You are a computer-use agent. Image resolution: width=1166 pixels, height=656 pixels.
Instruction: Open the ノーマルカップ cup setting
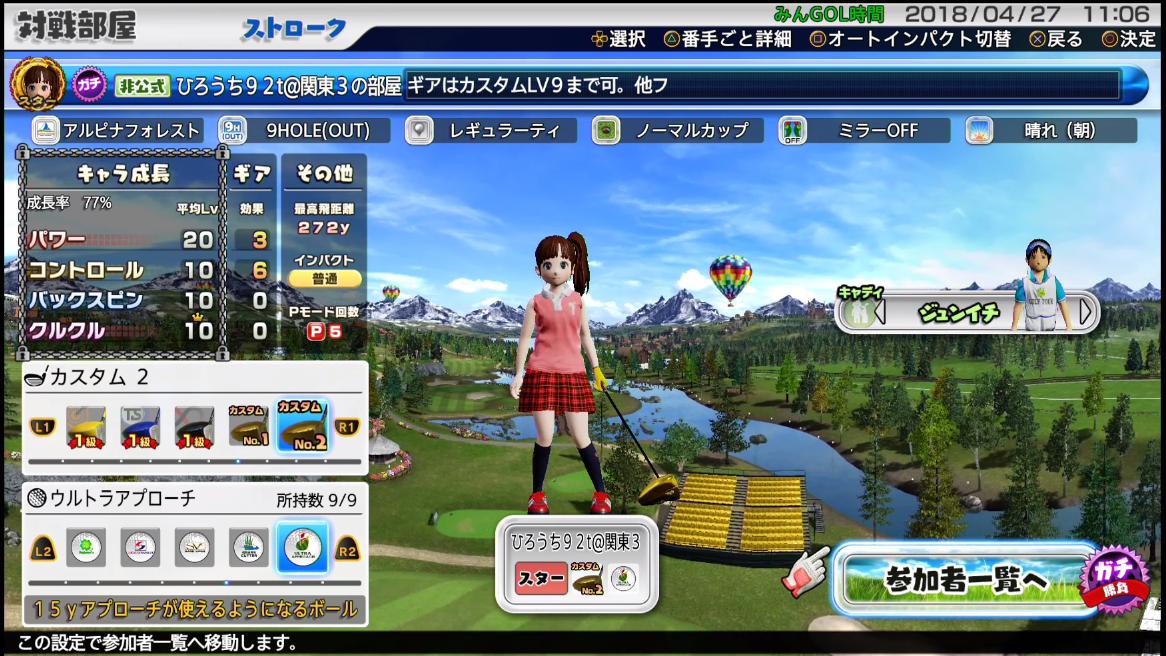pyautogui.click(x=678, y=131)
